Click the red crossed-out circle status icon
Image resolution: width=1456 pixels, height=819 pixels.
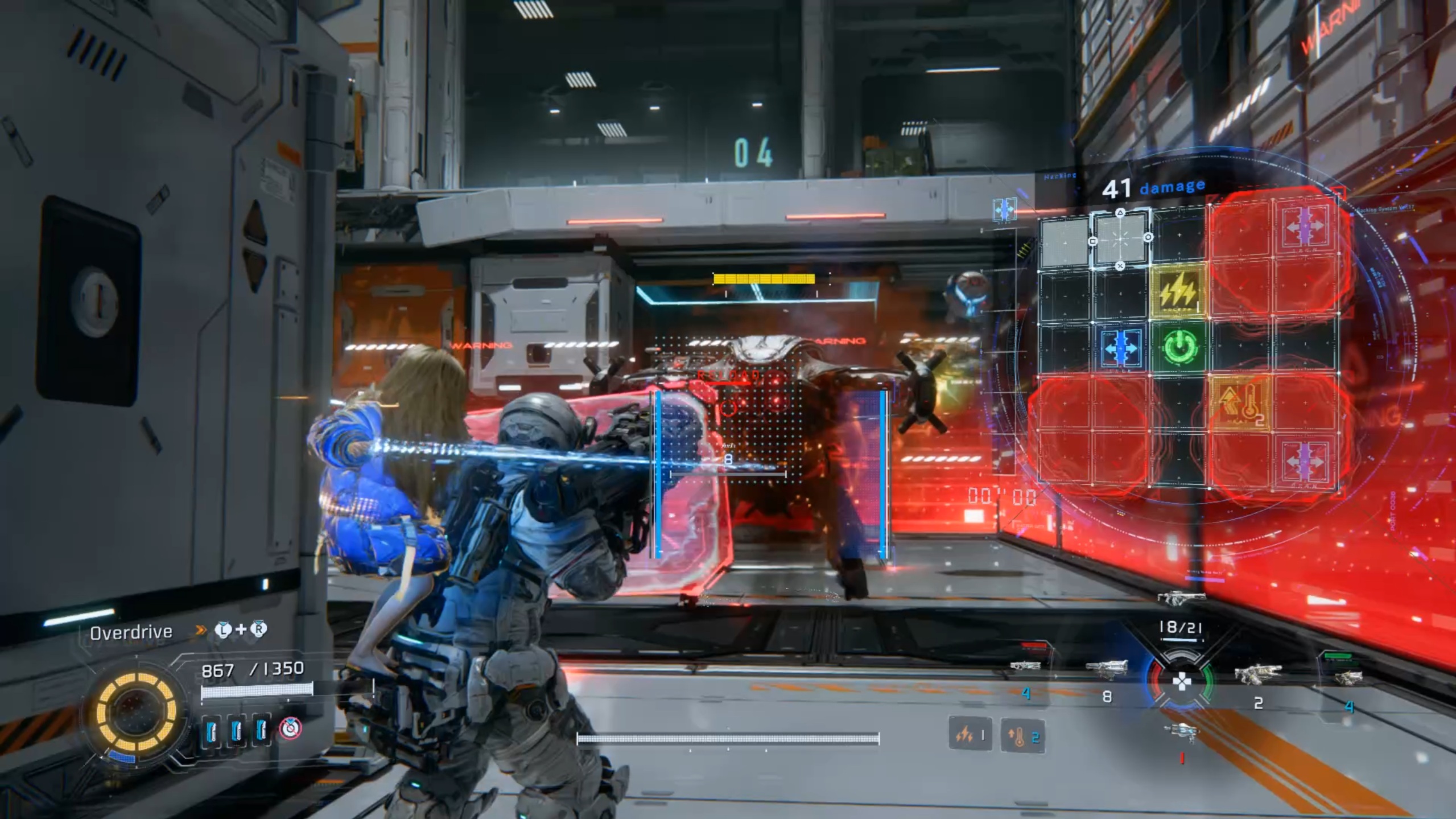coord(290,729)
